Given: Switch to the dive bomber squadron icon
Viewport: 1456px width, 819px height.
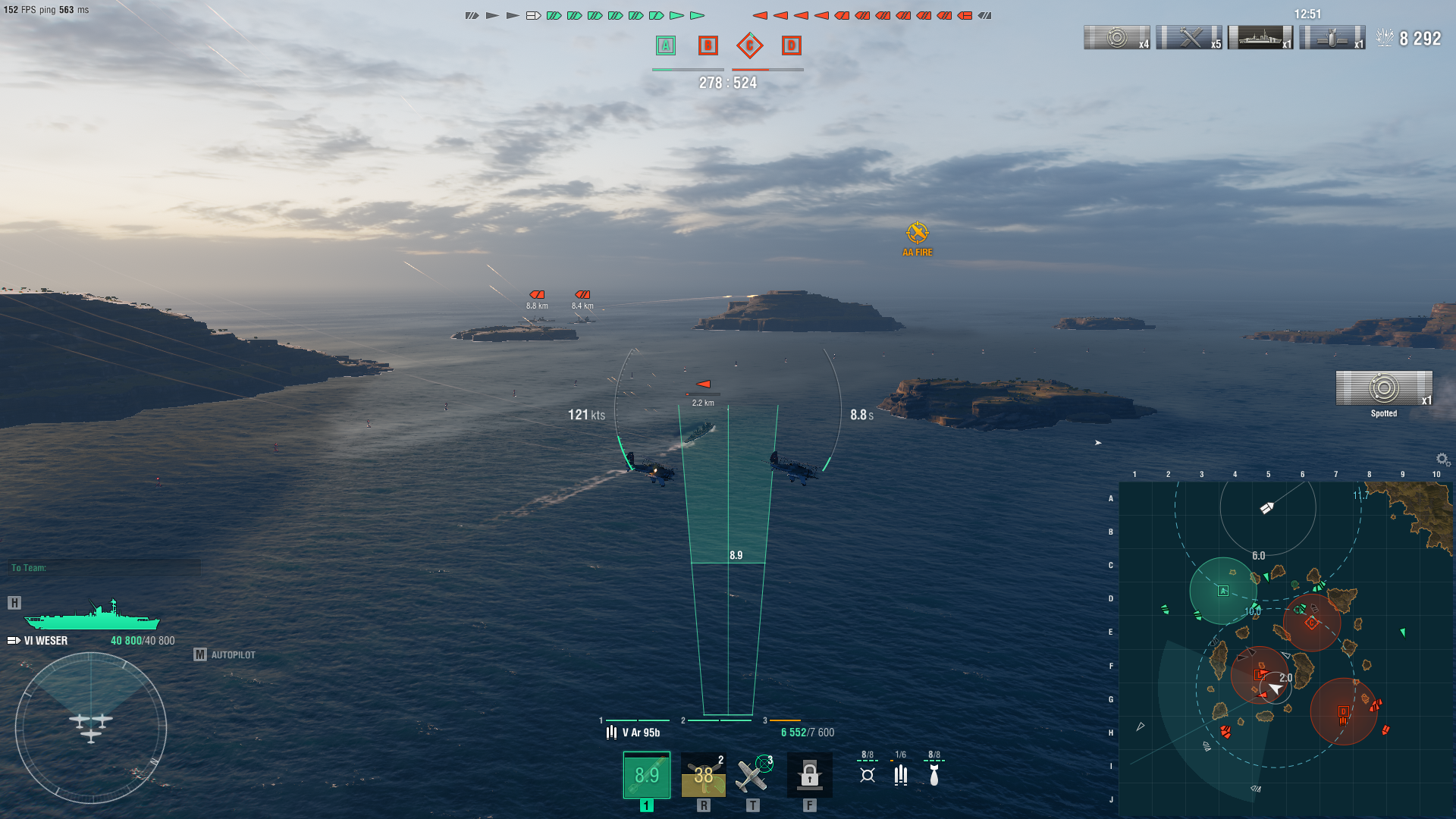Looking at the screenshot, I should (x=934, y=774).
